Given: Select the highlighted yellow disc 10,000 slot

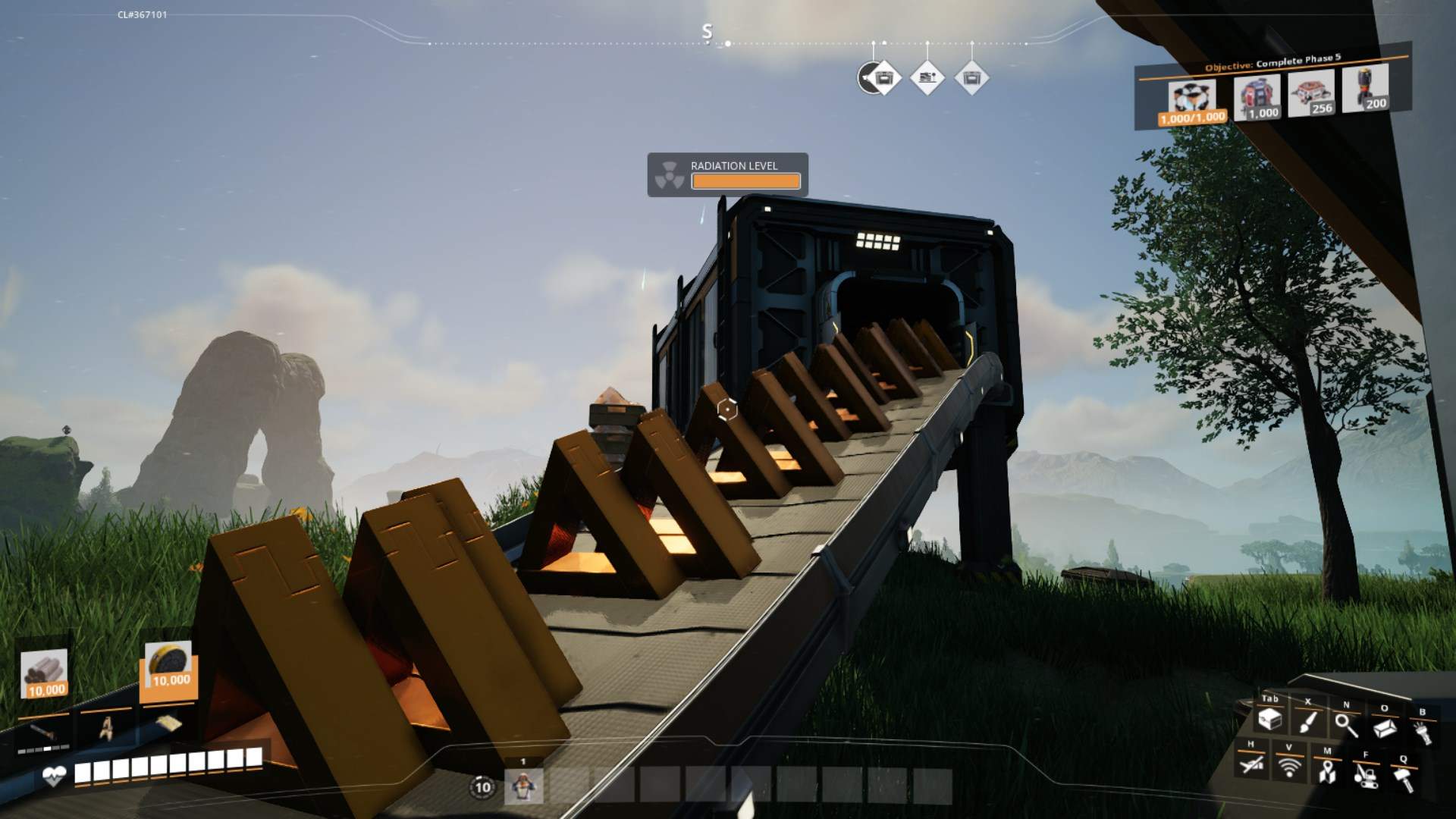Looking at the screenshot, I should [168, 667].
